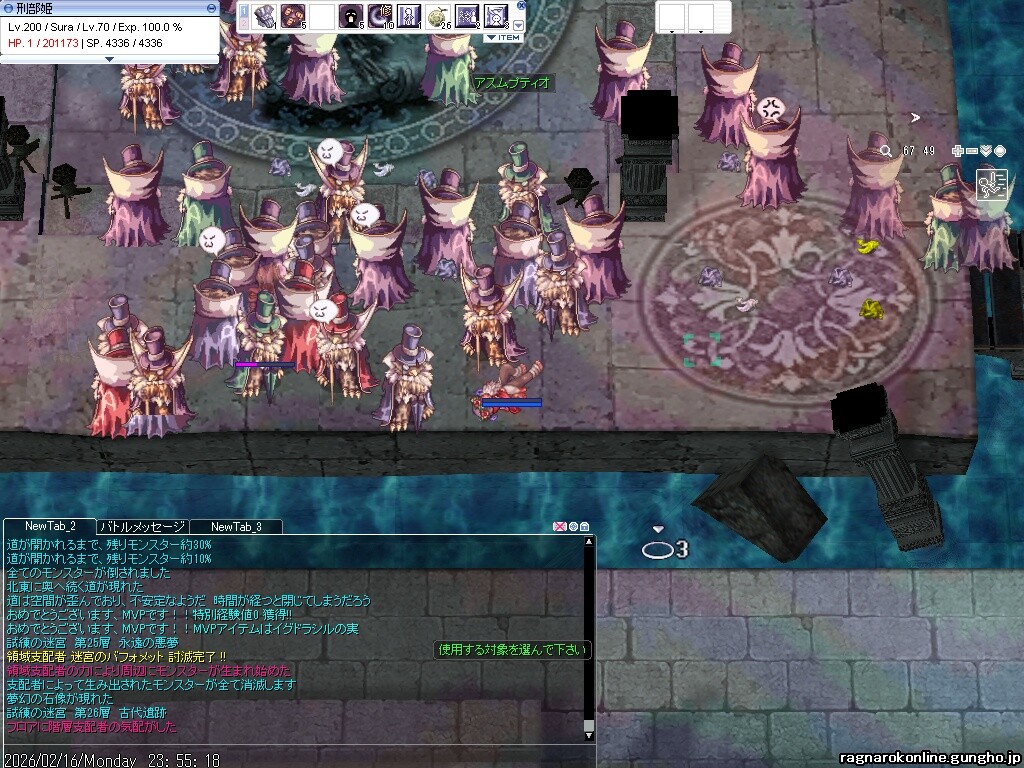Minimize the character status window
1024x768 pixels.
pos(211,7)
